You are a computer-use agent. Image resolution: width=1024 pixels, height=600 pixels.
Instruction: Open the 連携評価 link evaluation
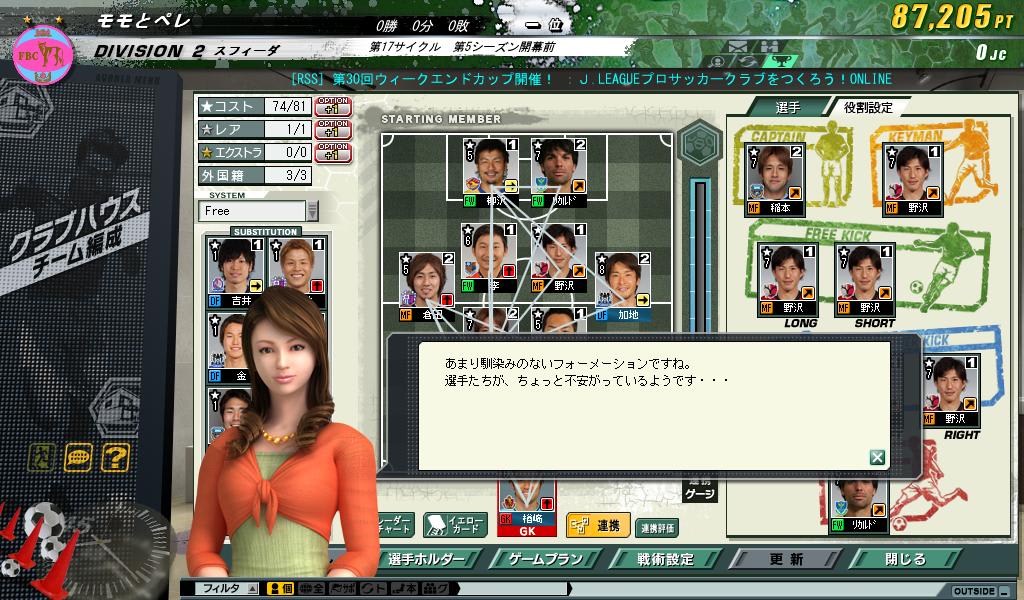pos(657,527)
